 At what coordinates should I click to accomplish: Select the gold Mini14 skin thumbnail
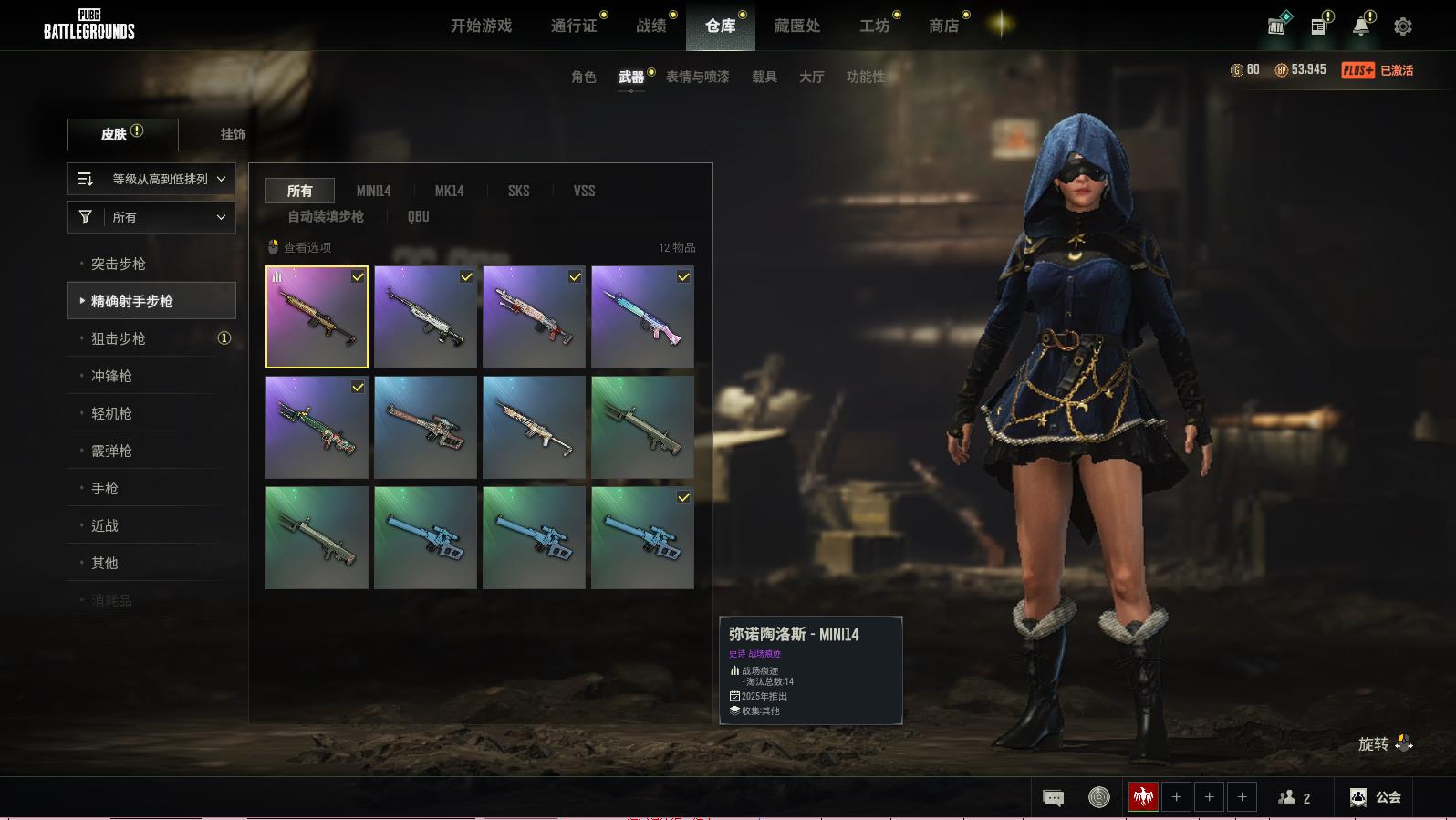click(317, 317)
